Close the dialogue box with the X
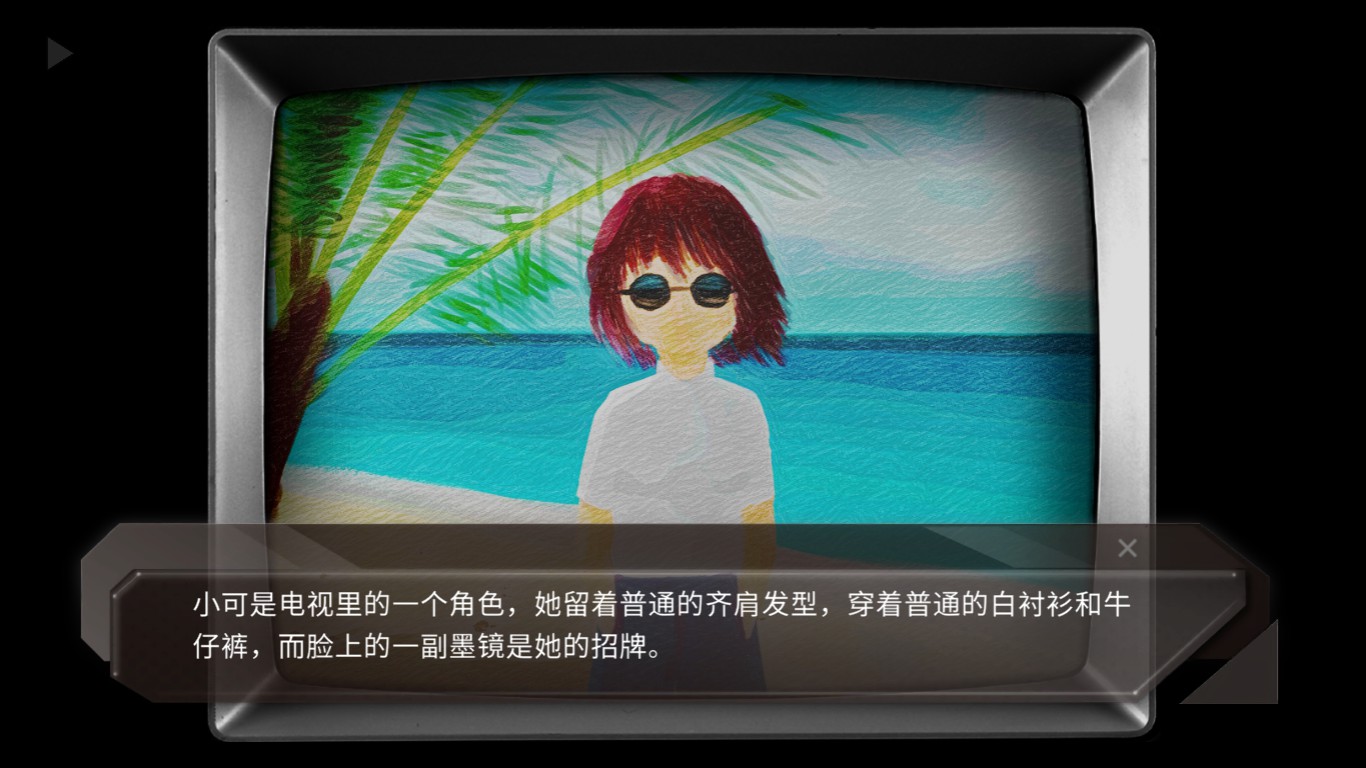The height and width of the screenshot is (768, 1366). pyautogui.click(x=1127, y=548)
